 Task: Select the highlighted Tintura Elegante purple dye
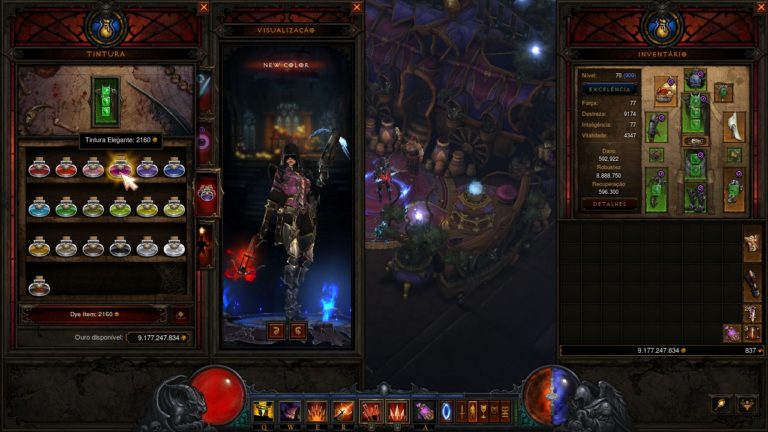(x=120, y=168)
